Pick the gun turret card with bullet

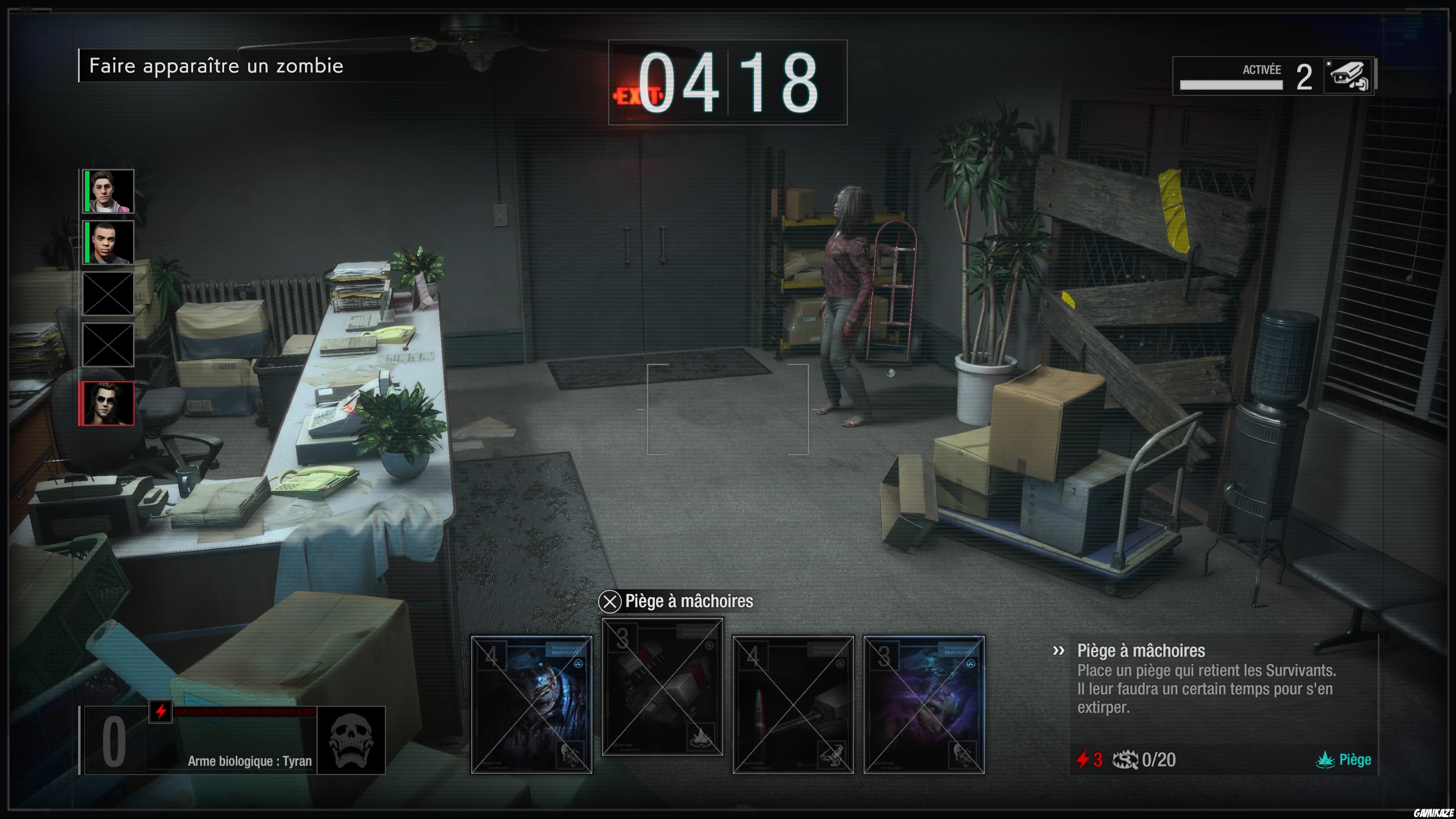(792, 704)
